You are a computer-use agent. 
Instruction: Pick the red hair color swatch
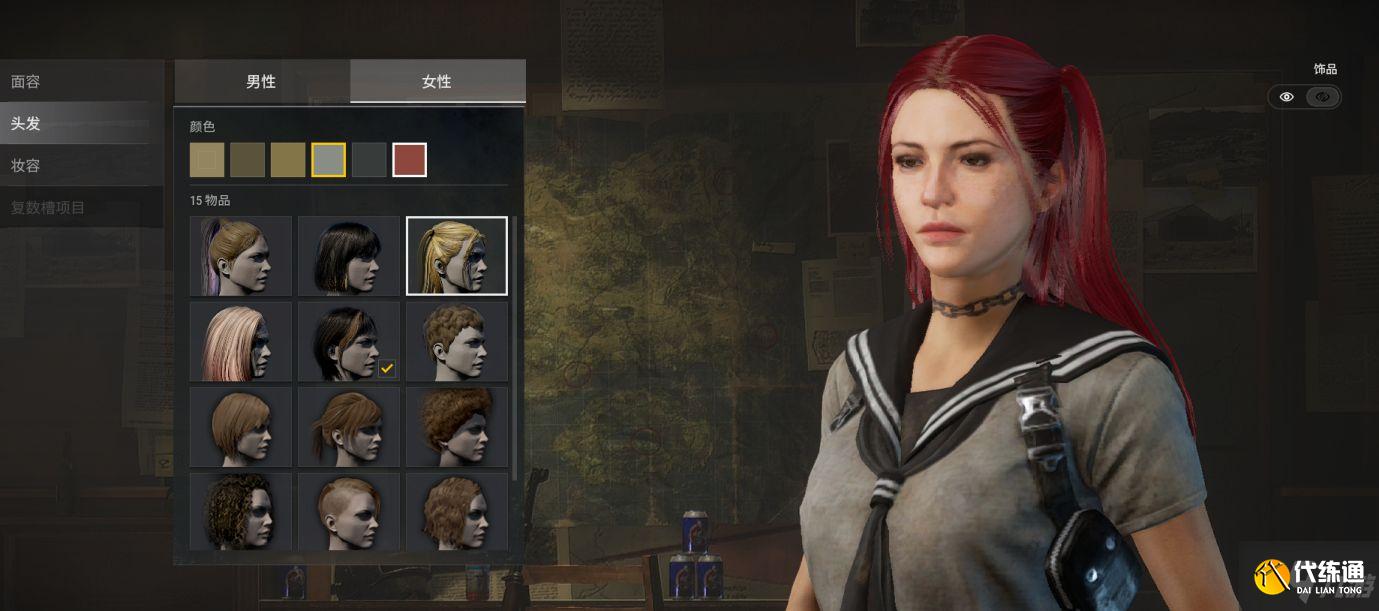[x=409, y=160]
